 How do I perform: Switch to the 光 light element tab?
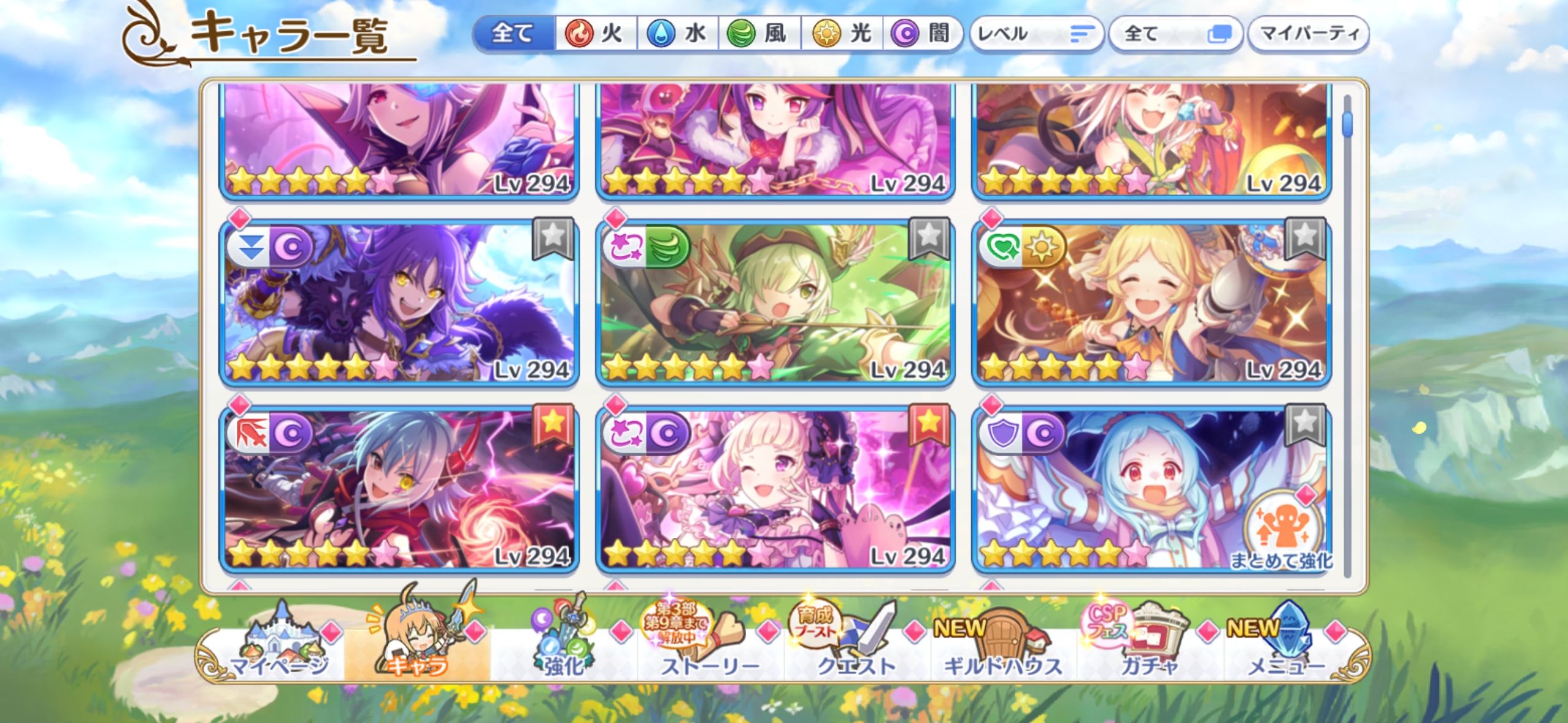(842, 33)
